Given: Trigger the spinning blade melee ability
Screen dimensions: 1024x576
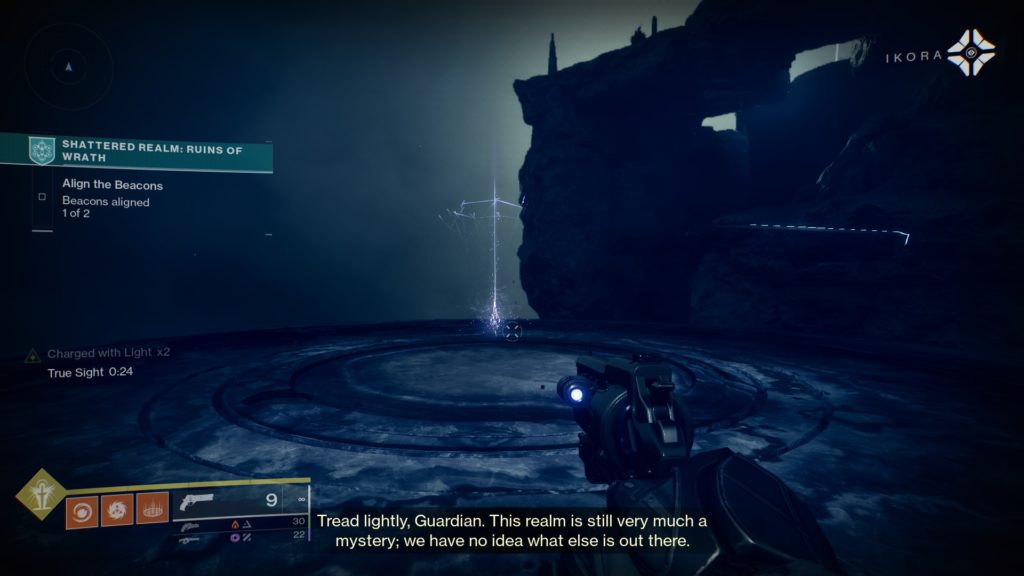Looking at the screenshot, I should [117, 510].
